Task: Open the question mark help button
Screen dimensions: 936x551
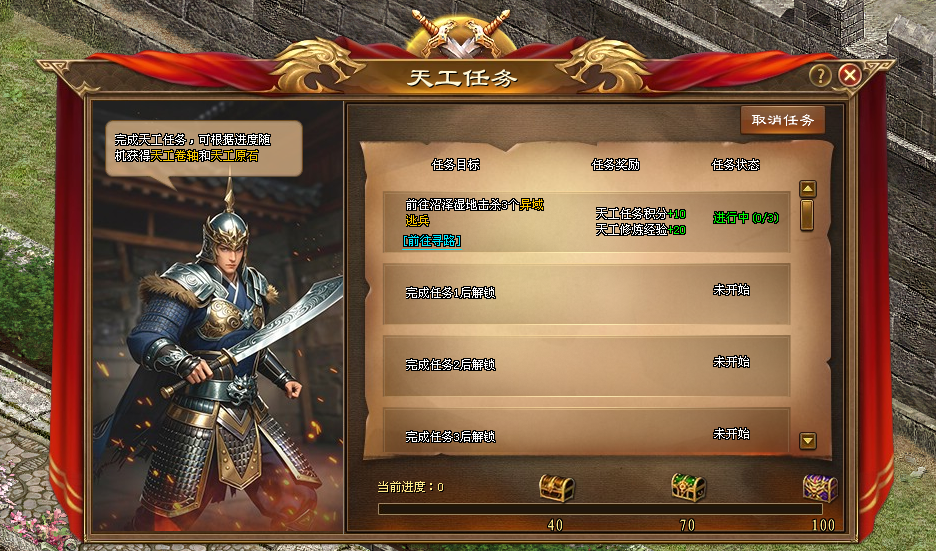Action: tap(820, 75)
